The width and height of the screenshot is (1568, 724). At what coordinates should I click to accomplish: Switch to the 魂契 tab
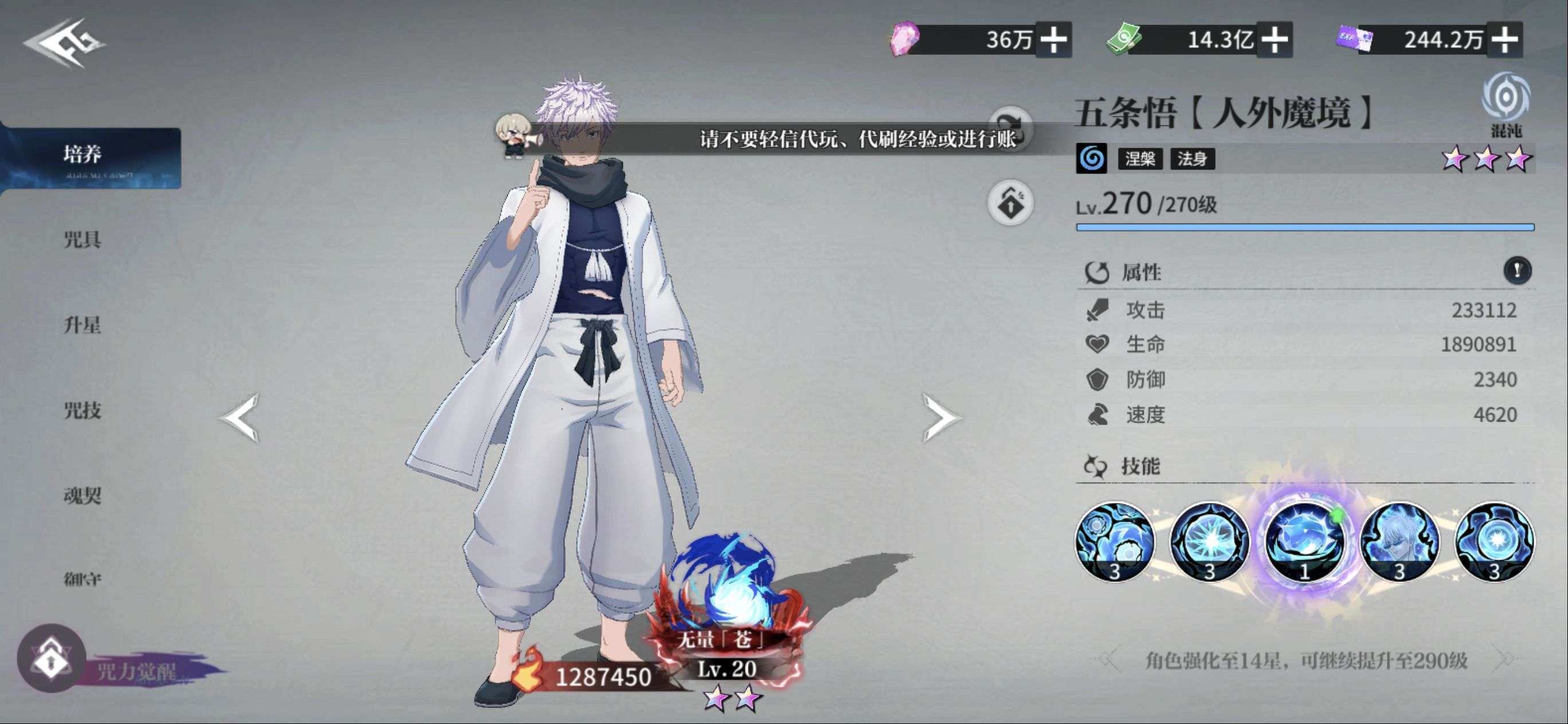[83, 496]
